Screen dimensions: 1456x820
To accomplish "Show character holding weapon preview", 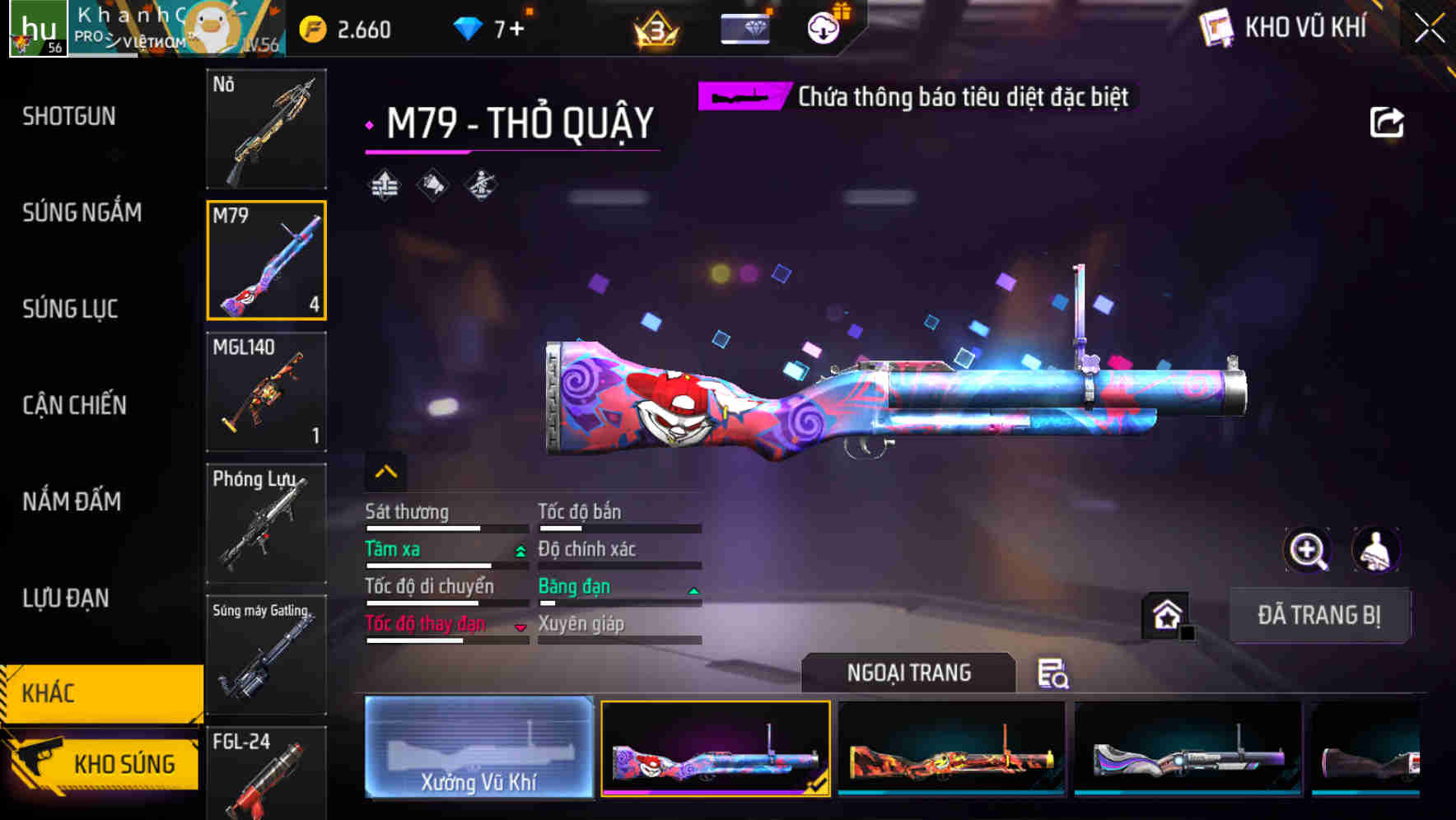I will [x=1377, y=550].
